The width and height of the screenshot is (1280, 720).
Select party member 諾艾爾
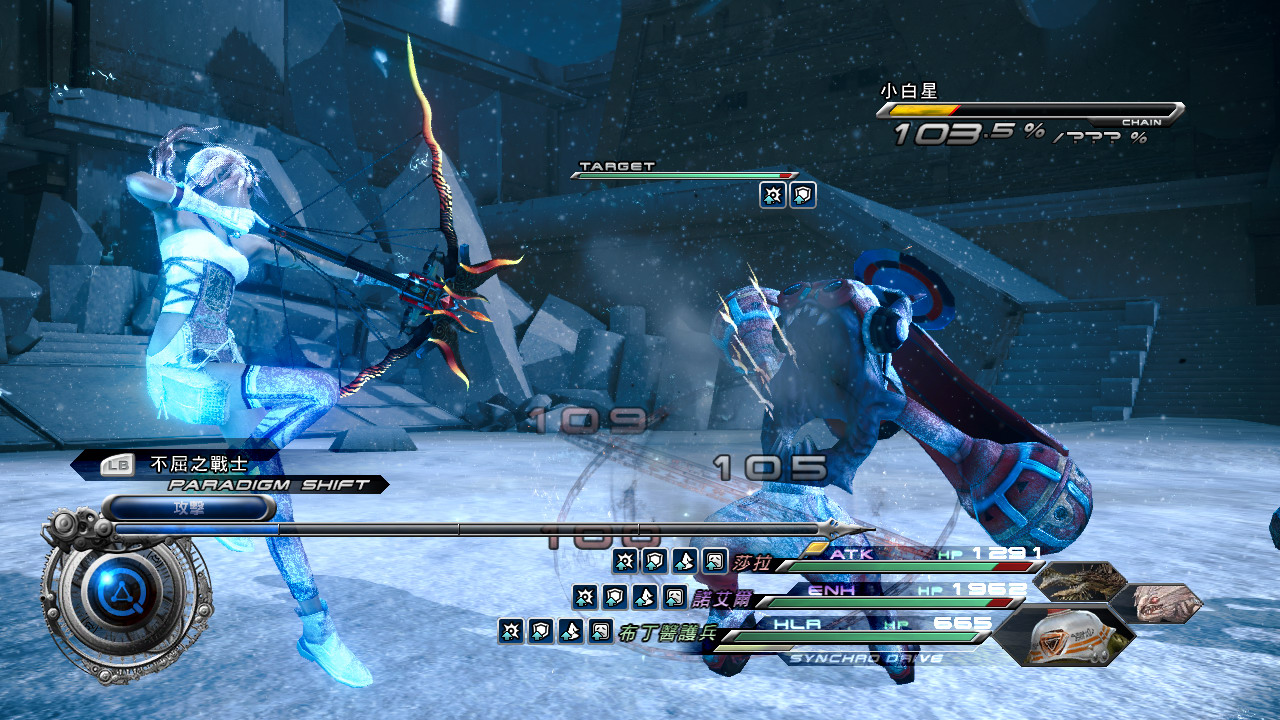click(720, 598)
